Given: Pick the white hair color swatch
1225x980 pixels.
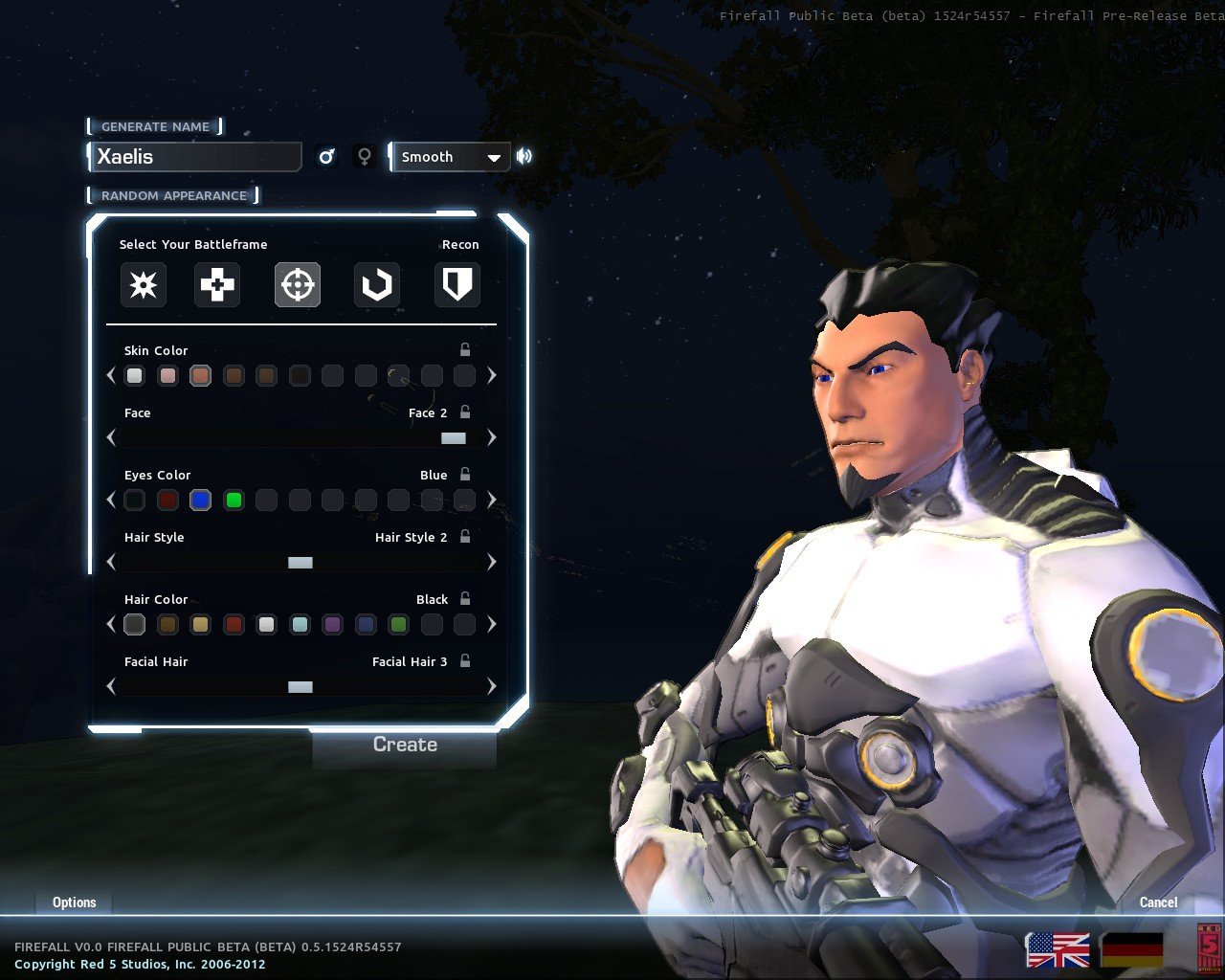Looking at the screenshot, I should pos(266,625).
